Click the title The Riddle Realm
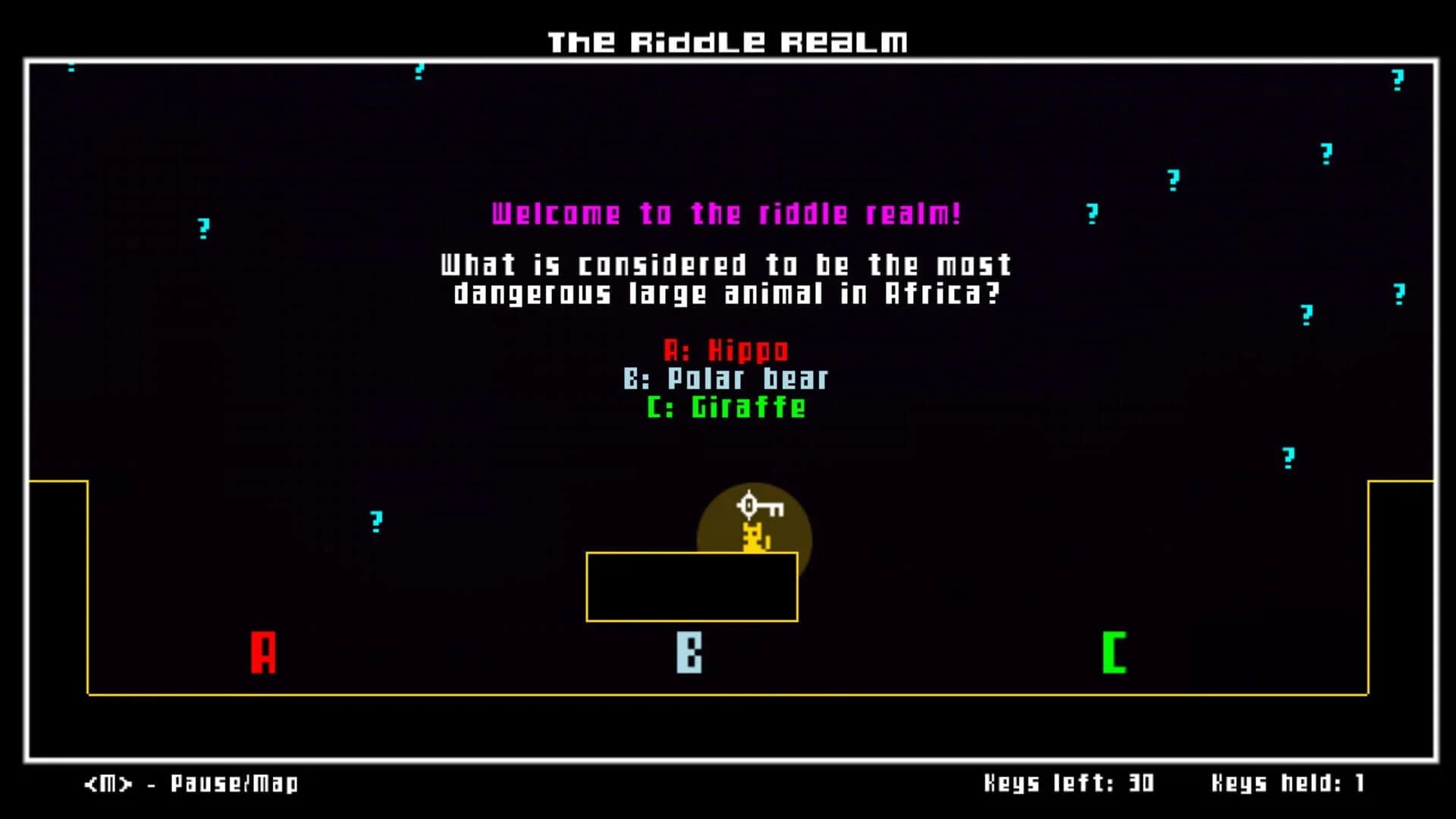Image resolution: width=1456 pixels, height=819 pixels. tap(726, 42)
